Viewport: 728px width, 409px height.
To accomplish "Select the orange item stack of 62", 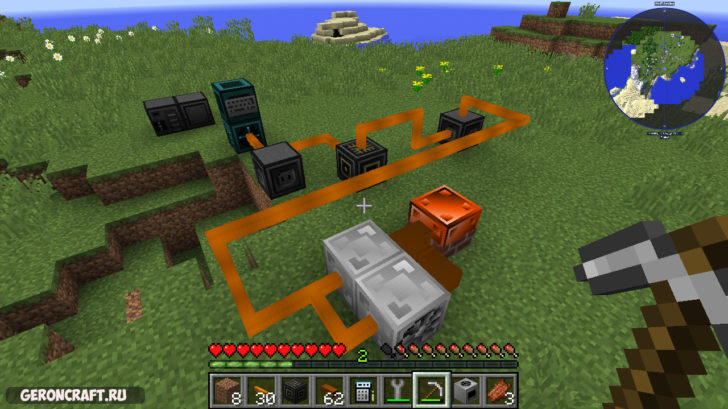I will pyautogui.click(x=329, y=390).
